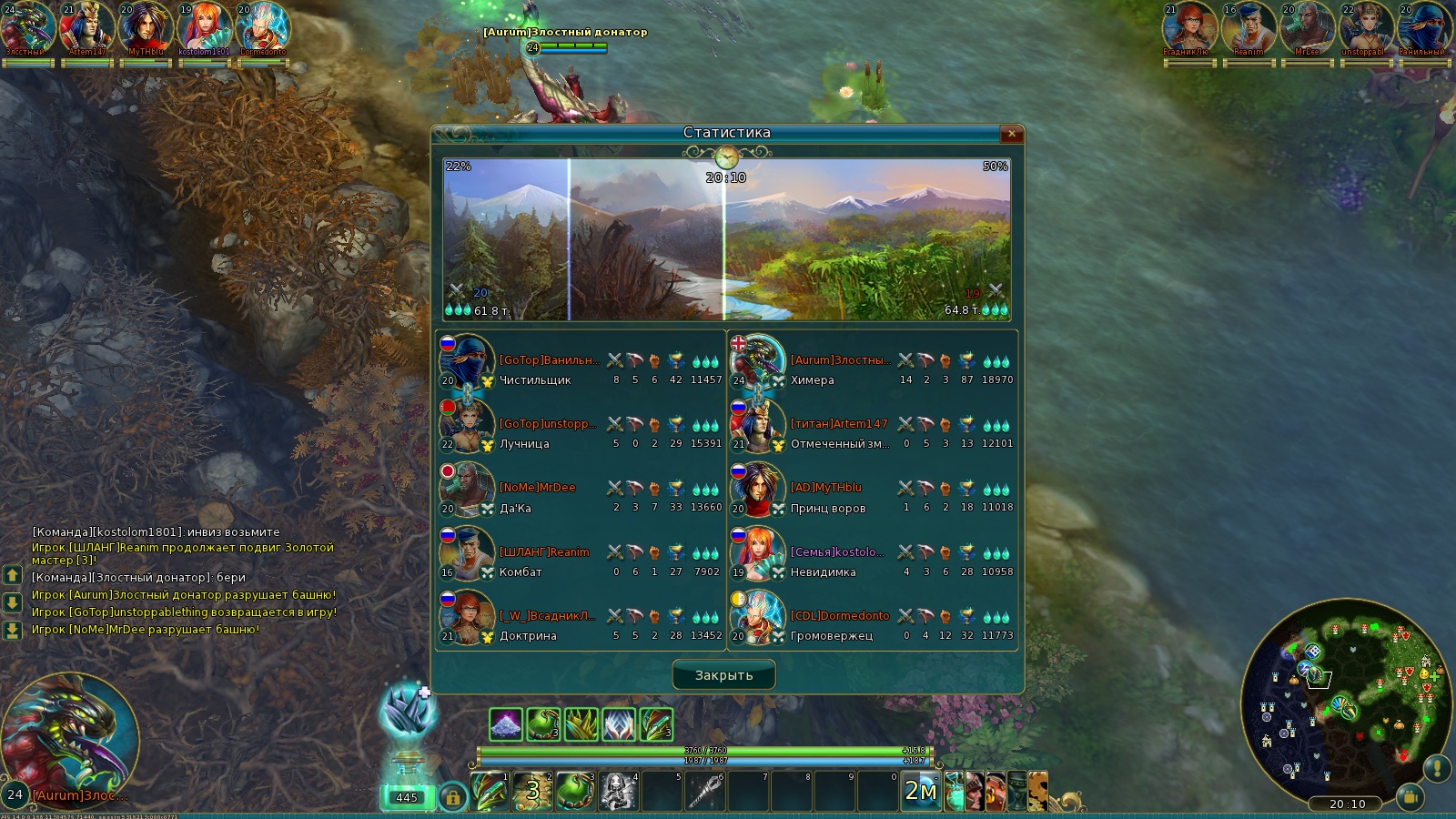Select ally kostolom1801 portrait in the team bar
1456x819 pixels.
click(204, 27)
